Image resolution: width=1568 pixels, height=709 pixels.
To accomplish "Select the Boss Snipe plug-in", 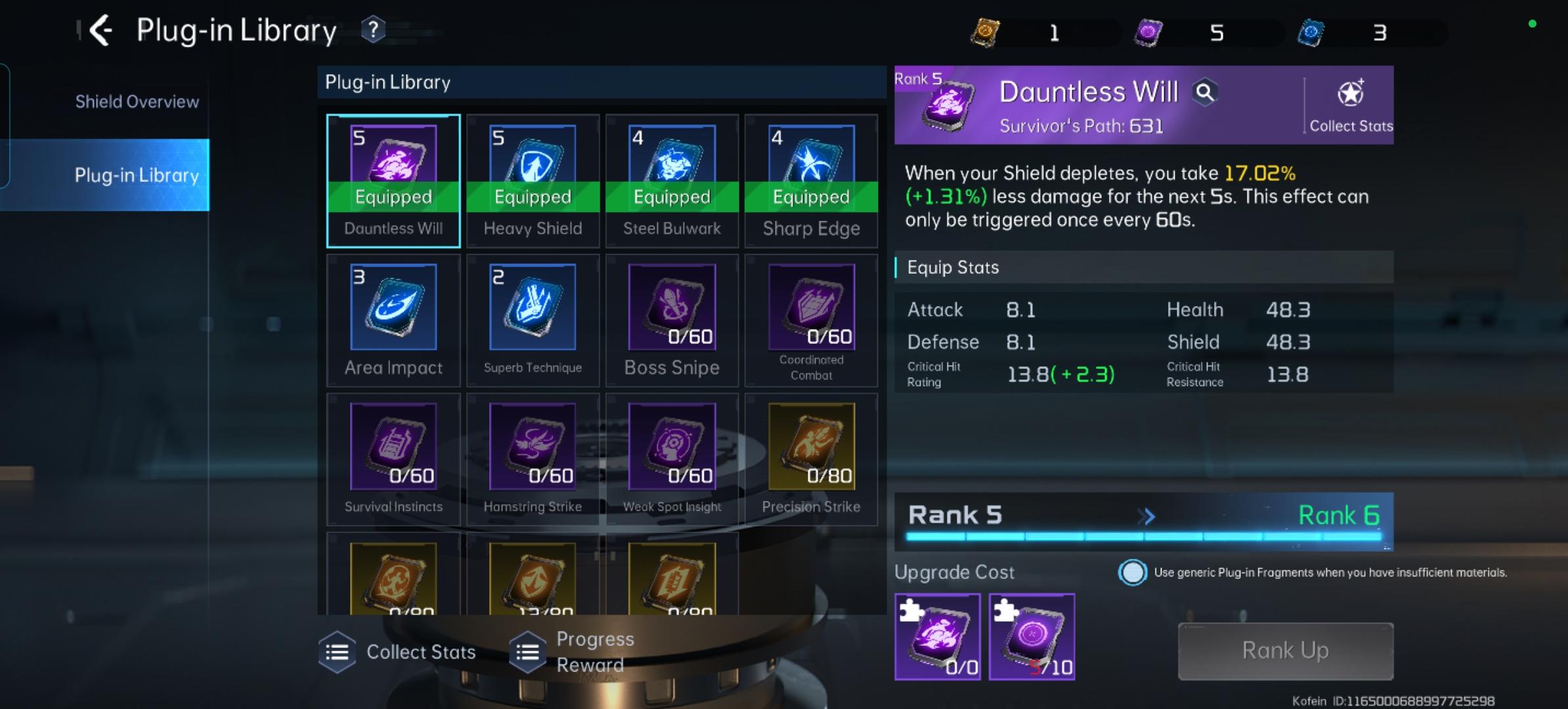I will click(672, 320).
